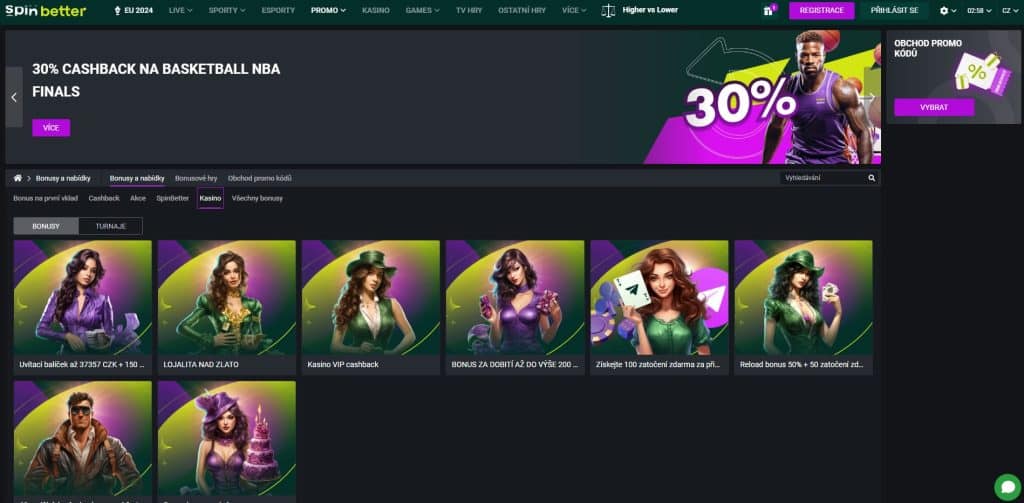Switch to the TURNAJE tab
Screen dimensions: 1024x503
110,226
